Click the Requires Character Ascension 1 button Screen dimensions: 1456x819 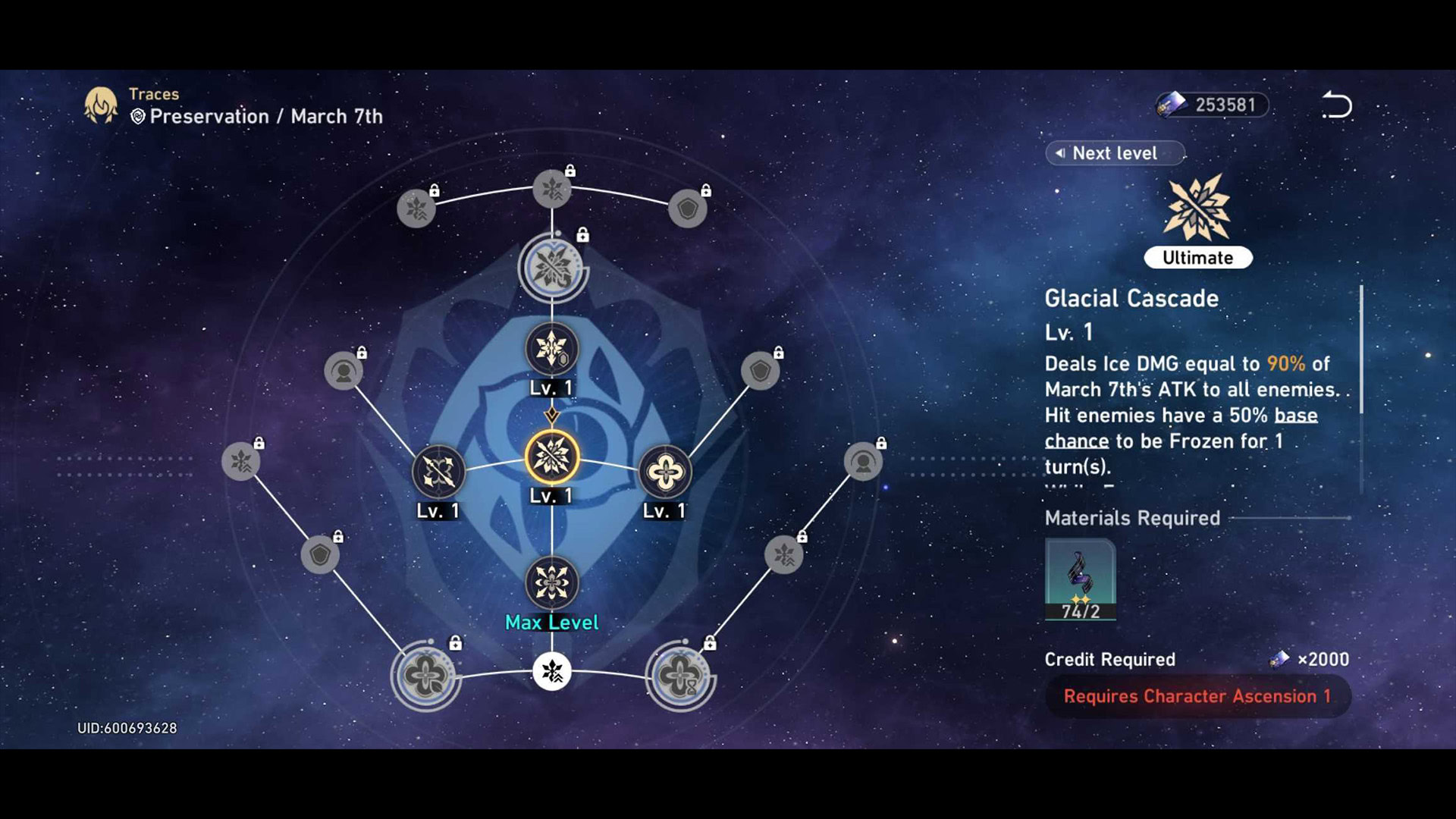[1197, 696]
